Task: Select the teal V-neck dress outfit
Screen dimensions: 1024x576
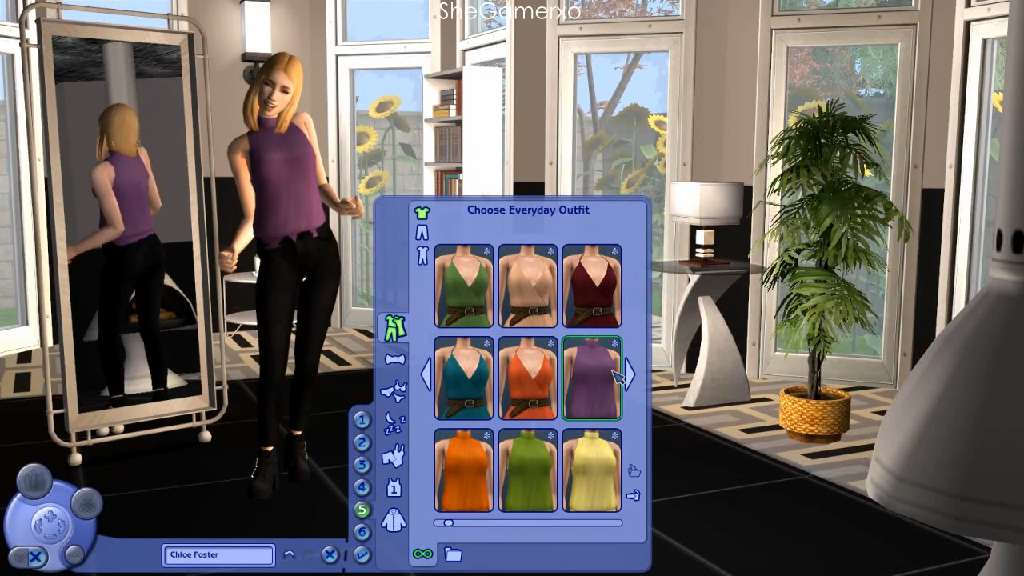Action: tap(464, 378)
